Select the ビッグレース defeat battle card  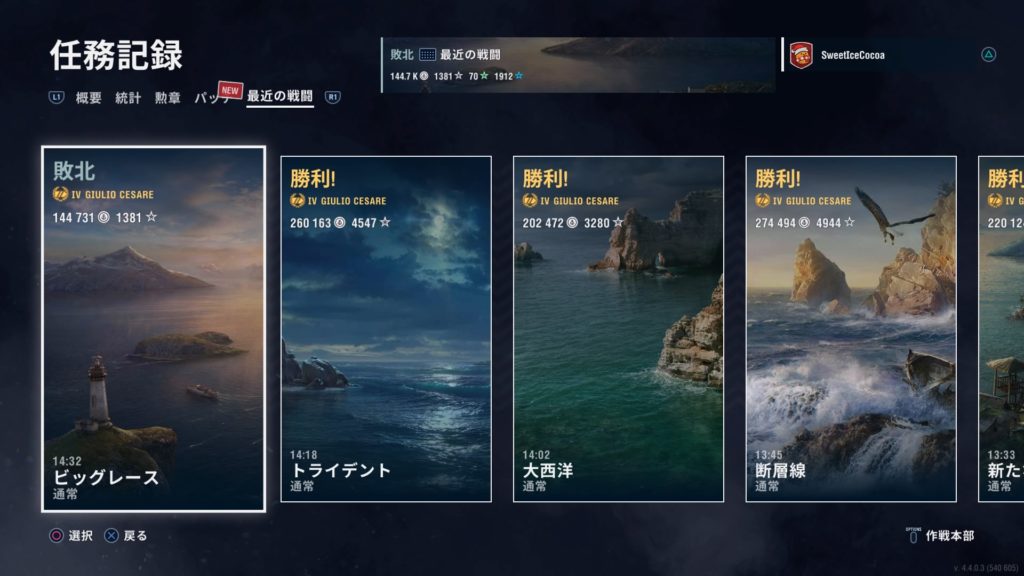(154, 329)
